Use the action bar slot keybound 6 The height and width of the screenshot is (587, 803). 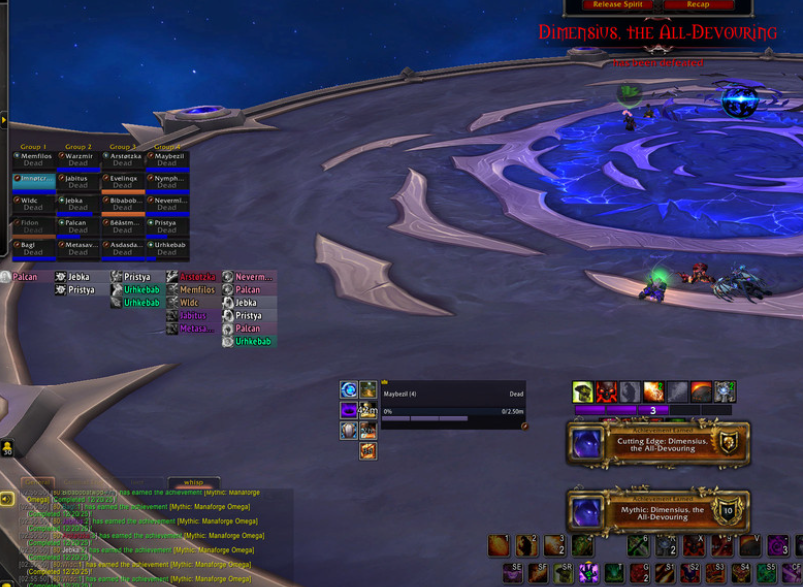tap(638, 545)
